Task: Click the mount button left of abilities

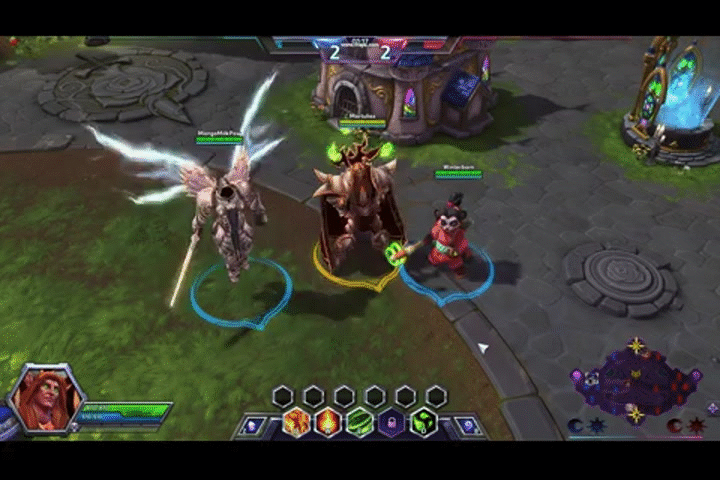Action: pos(254,425)
